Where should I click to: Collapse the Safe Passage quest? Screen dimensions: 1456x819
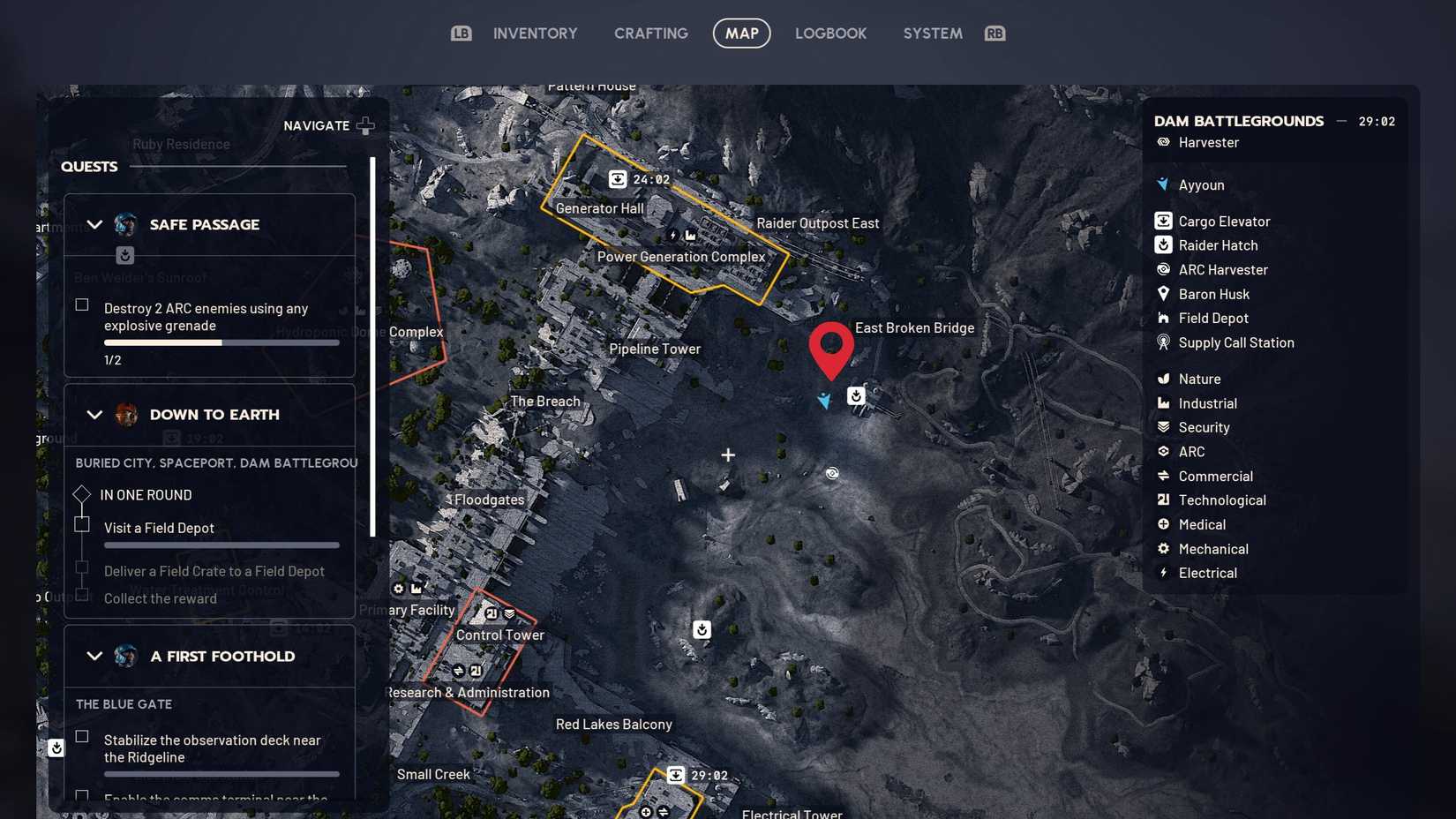(x=94, y=224)
